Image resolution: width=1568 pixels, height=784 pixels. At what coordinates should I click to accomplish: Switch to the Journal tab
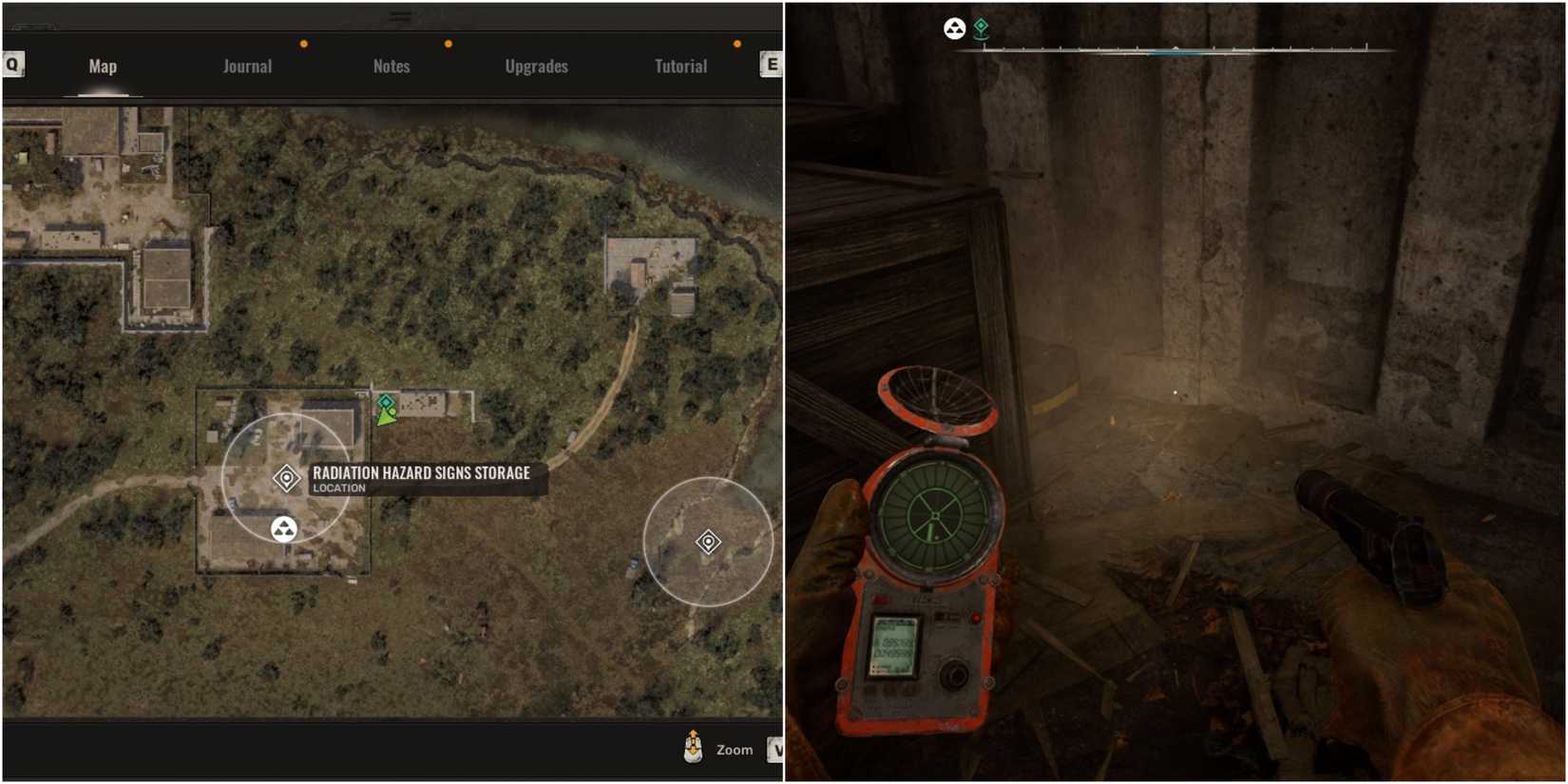pyautogui.click(x=246, y=66)
